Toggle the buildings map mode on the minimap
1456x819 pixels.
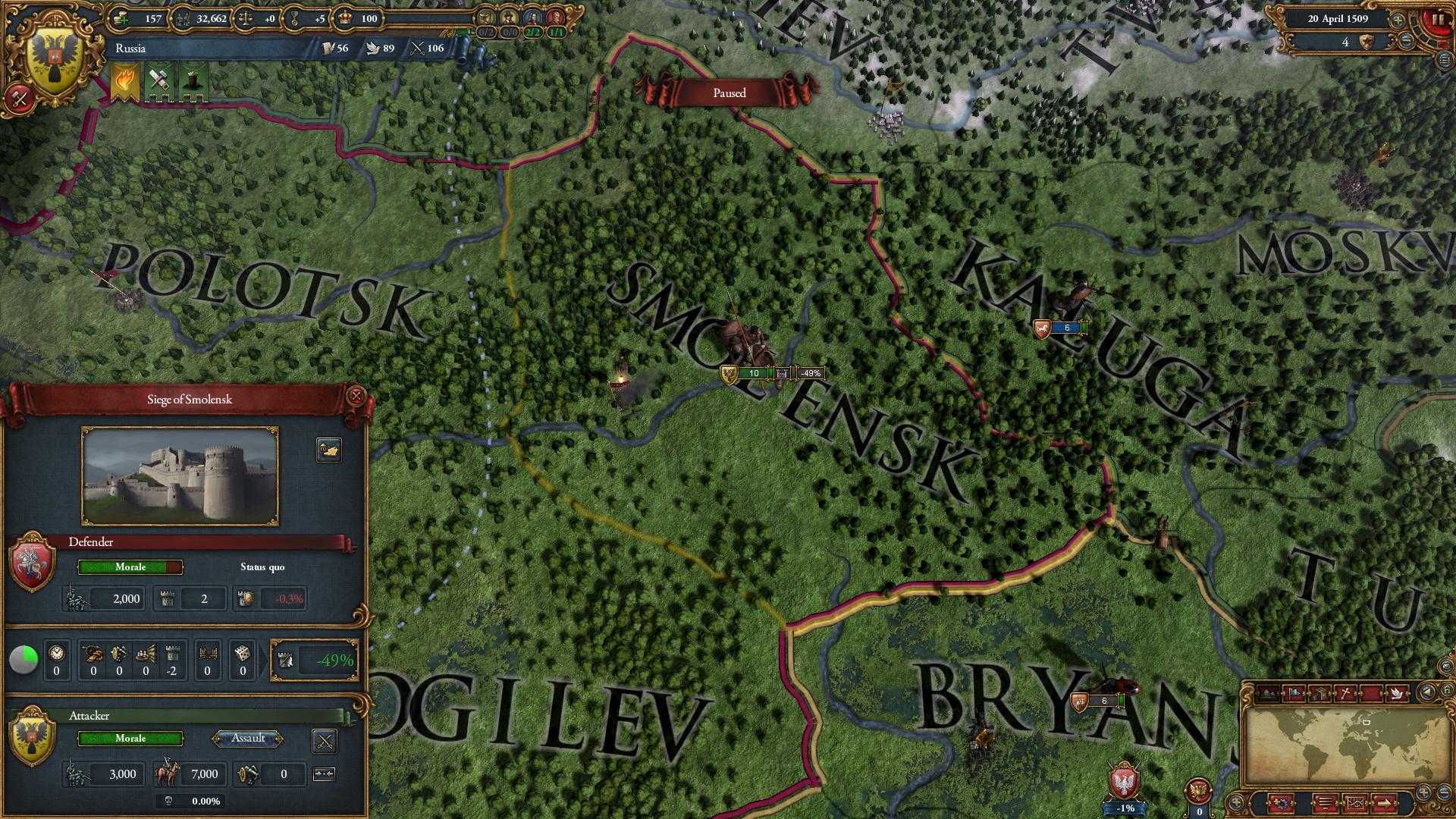click(1321, 692)
